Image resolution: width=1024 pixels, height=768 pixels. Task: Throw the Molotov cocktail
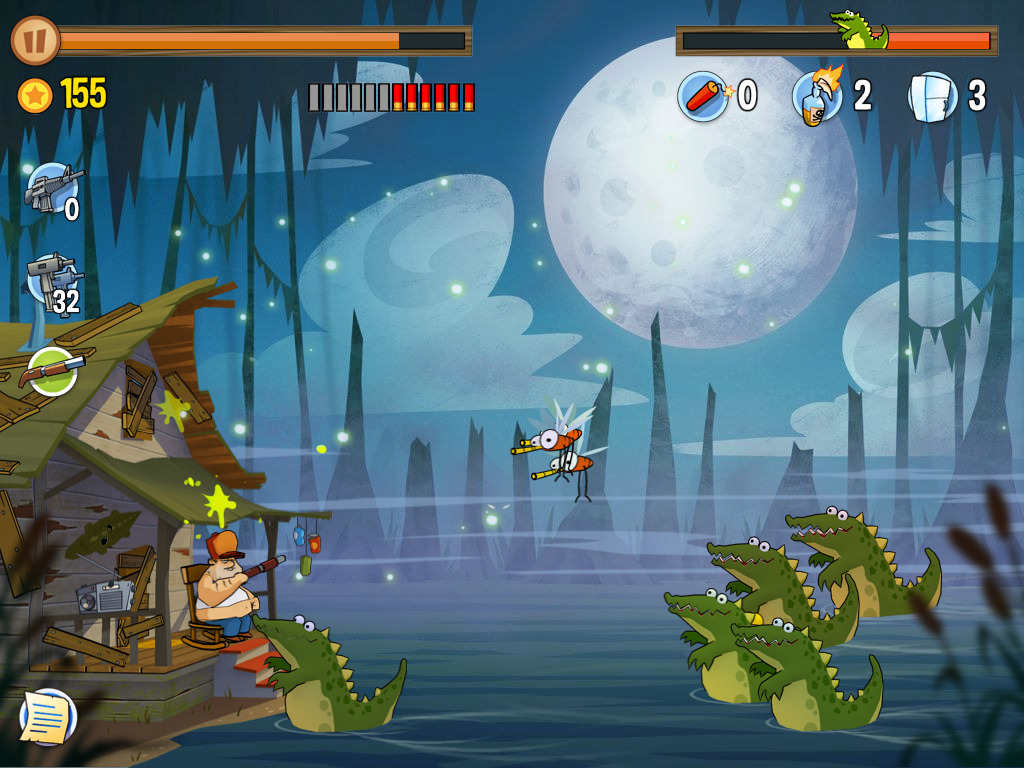point(817,96)
